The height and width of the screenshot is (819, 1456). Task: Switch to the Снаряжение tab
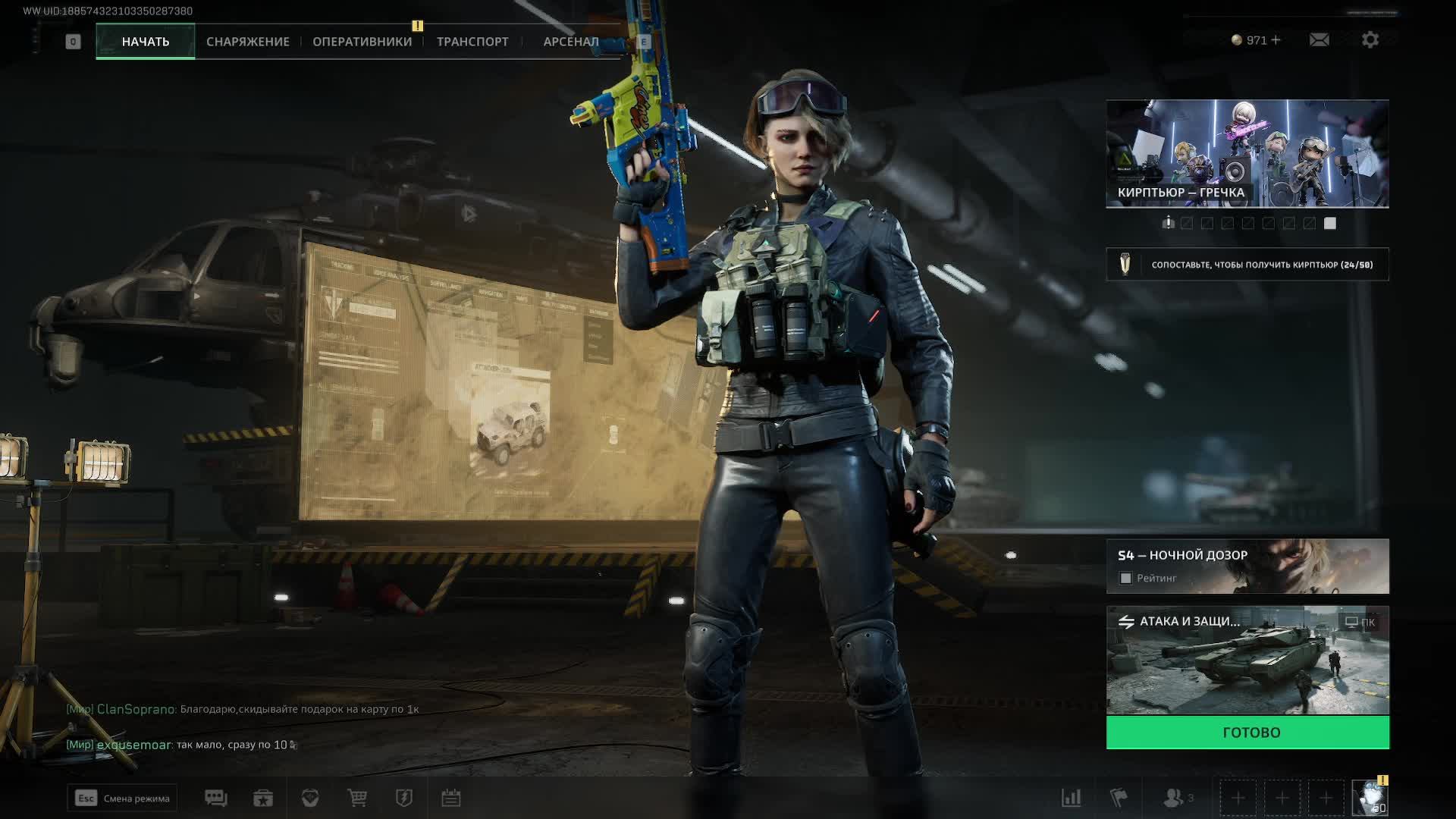[247, 42]
